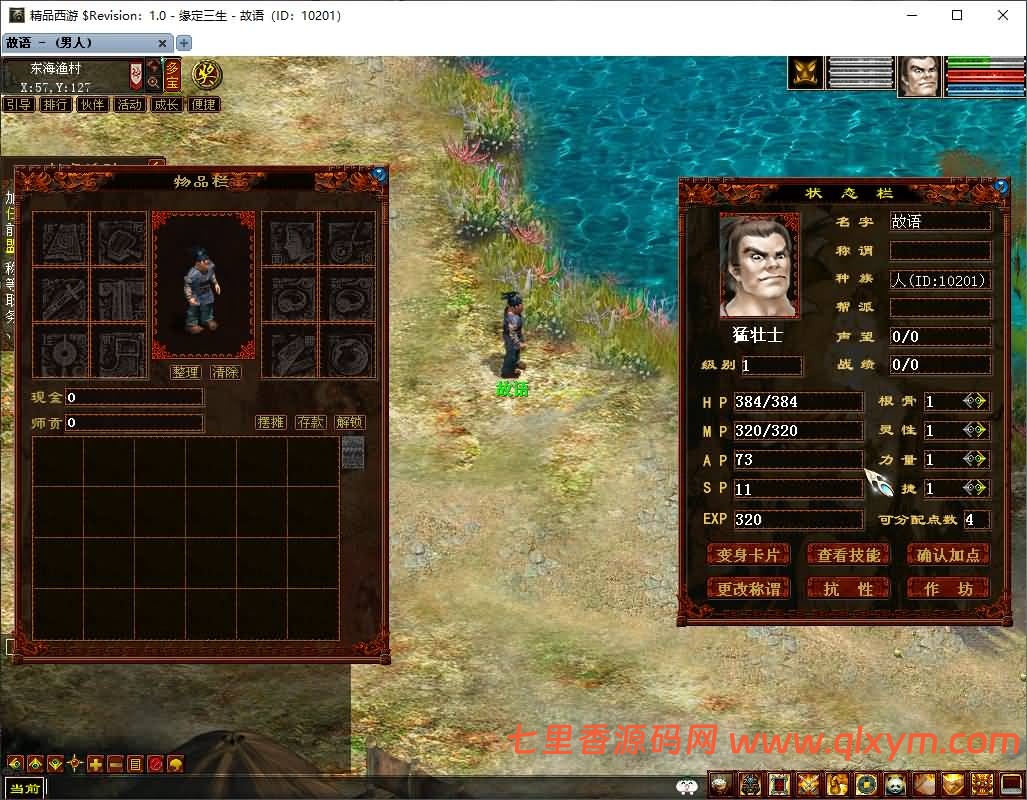Set up a stall with 摆摊
Screen dimensions: 1027x800
(271, 423)
